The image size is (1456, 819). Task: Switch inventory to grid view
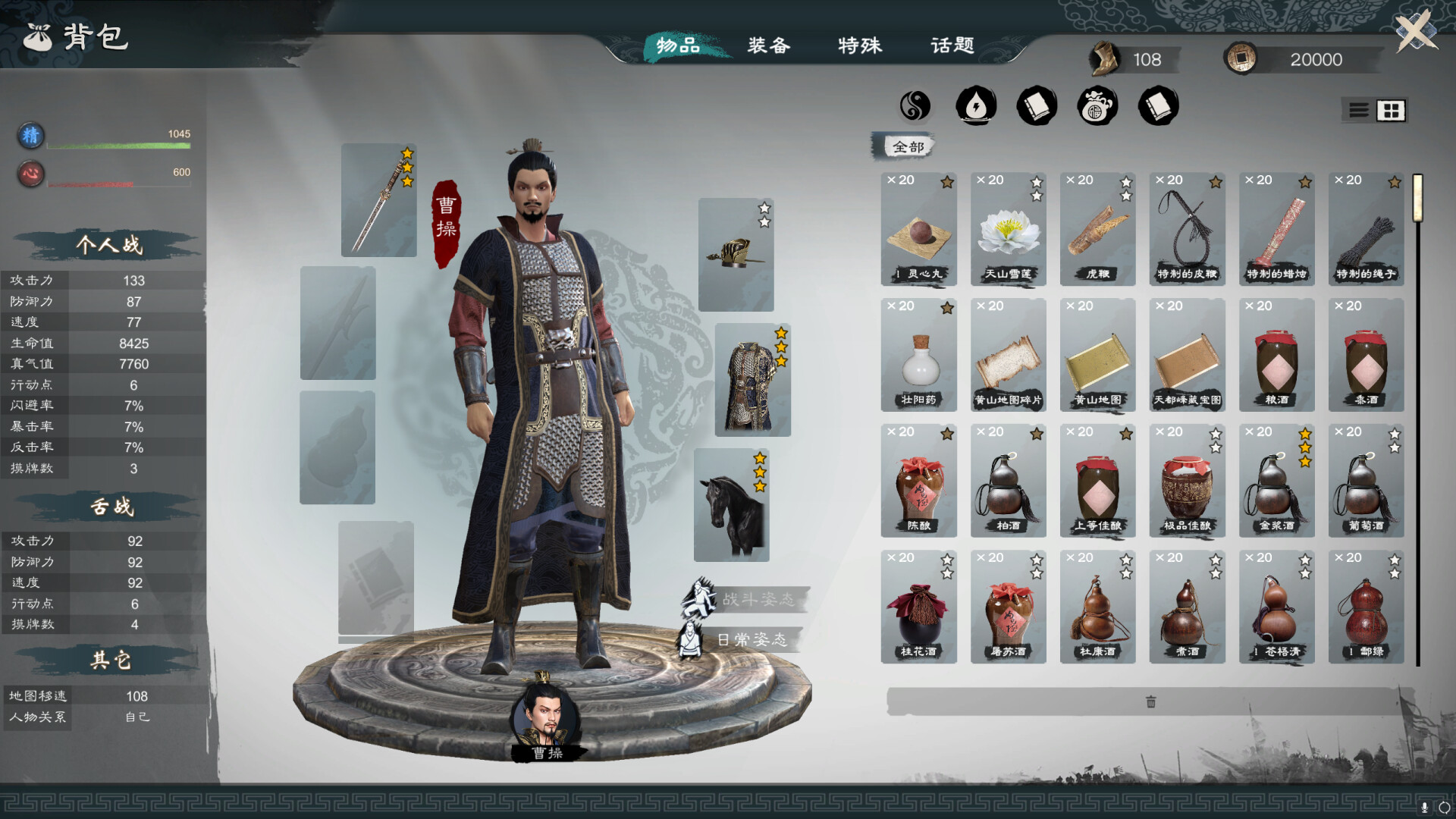pyautogui.click(x=1391, y=111)
